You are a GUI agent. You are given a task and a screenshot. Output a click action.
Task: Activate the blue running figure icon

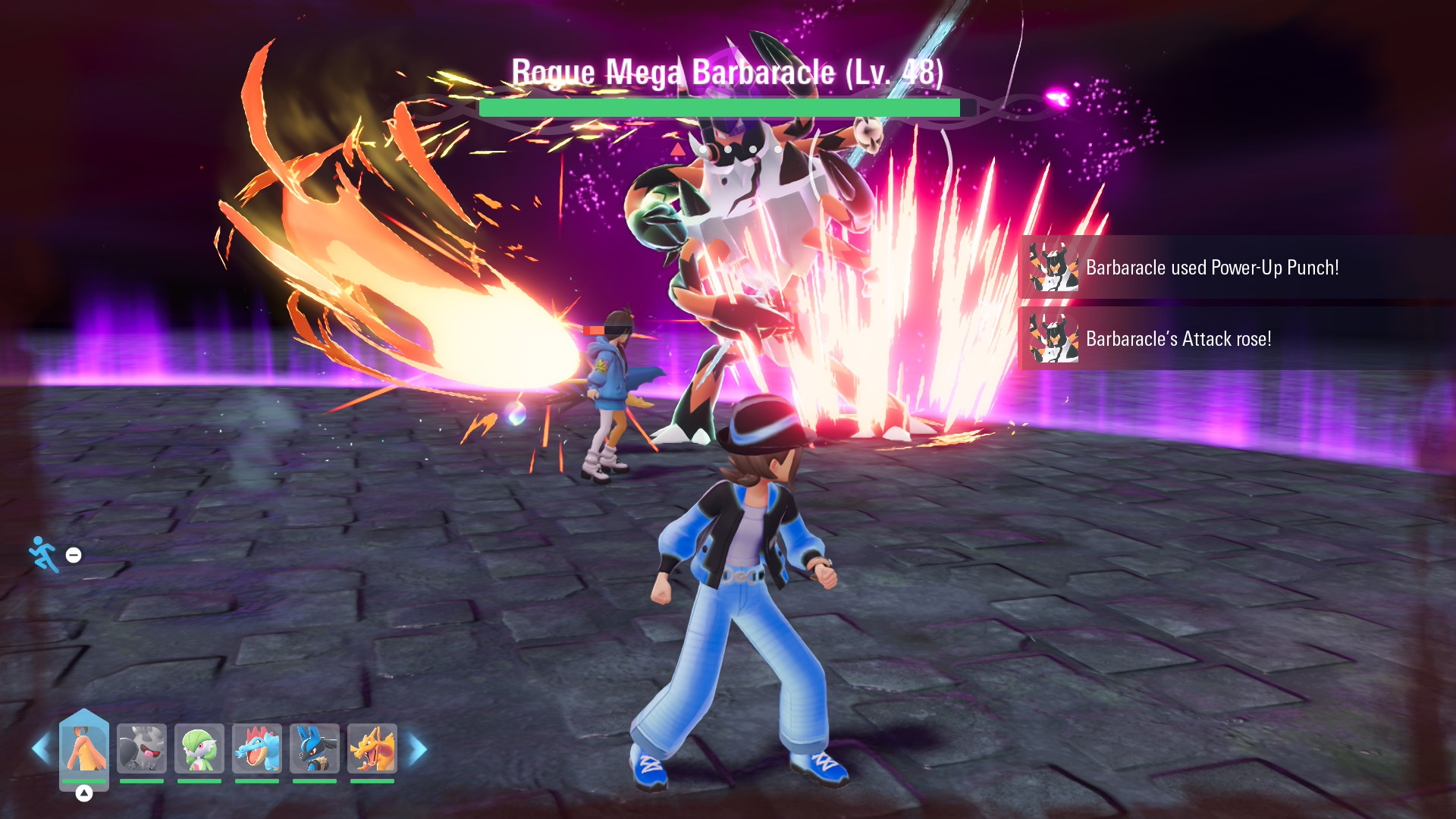tap(44, 554)
